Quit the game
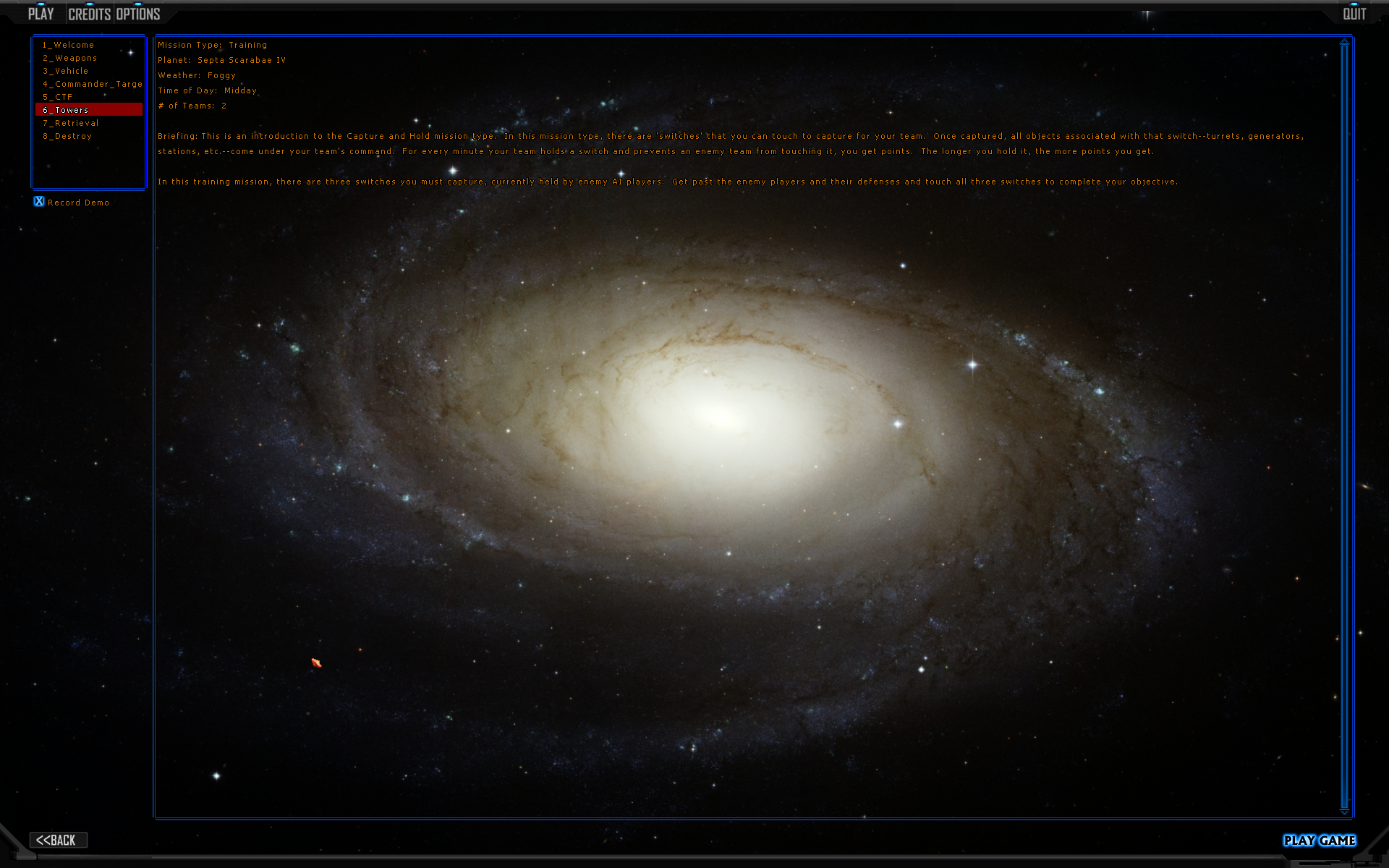 [x=1354, y=14]
